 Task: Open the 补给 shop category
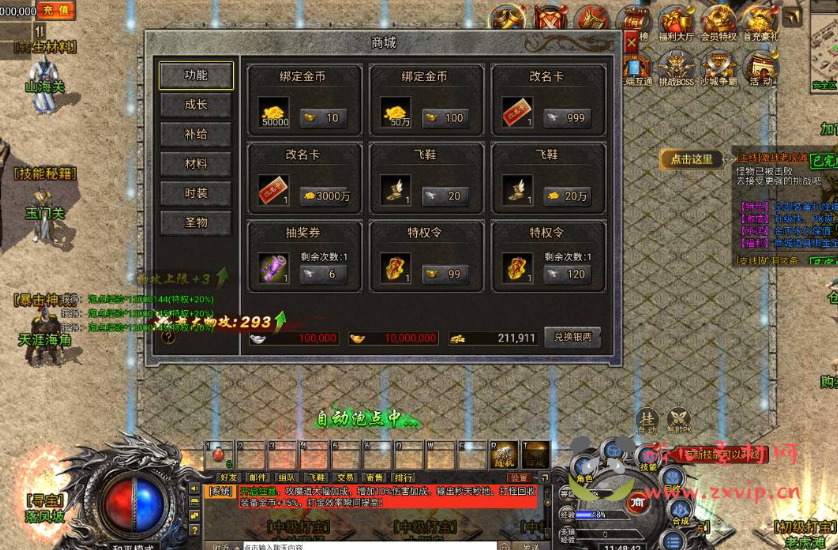coord(196,134)
